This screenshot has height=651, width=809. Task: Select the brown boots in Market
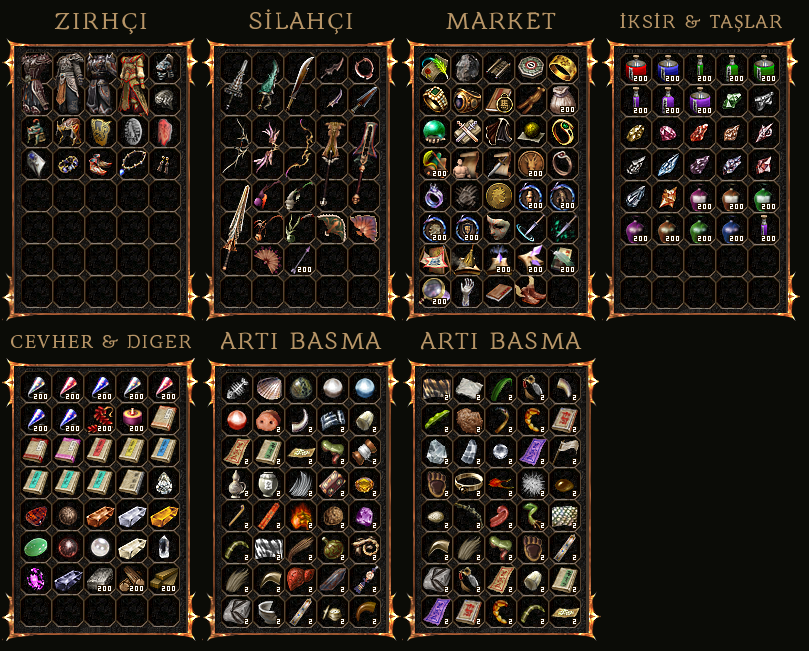530,291
